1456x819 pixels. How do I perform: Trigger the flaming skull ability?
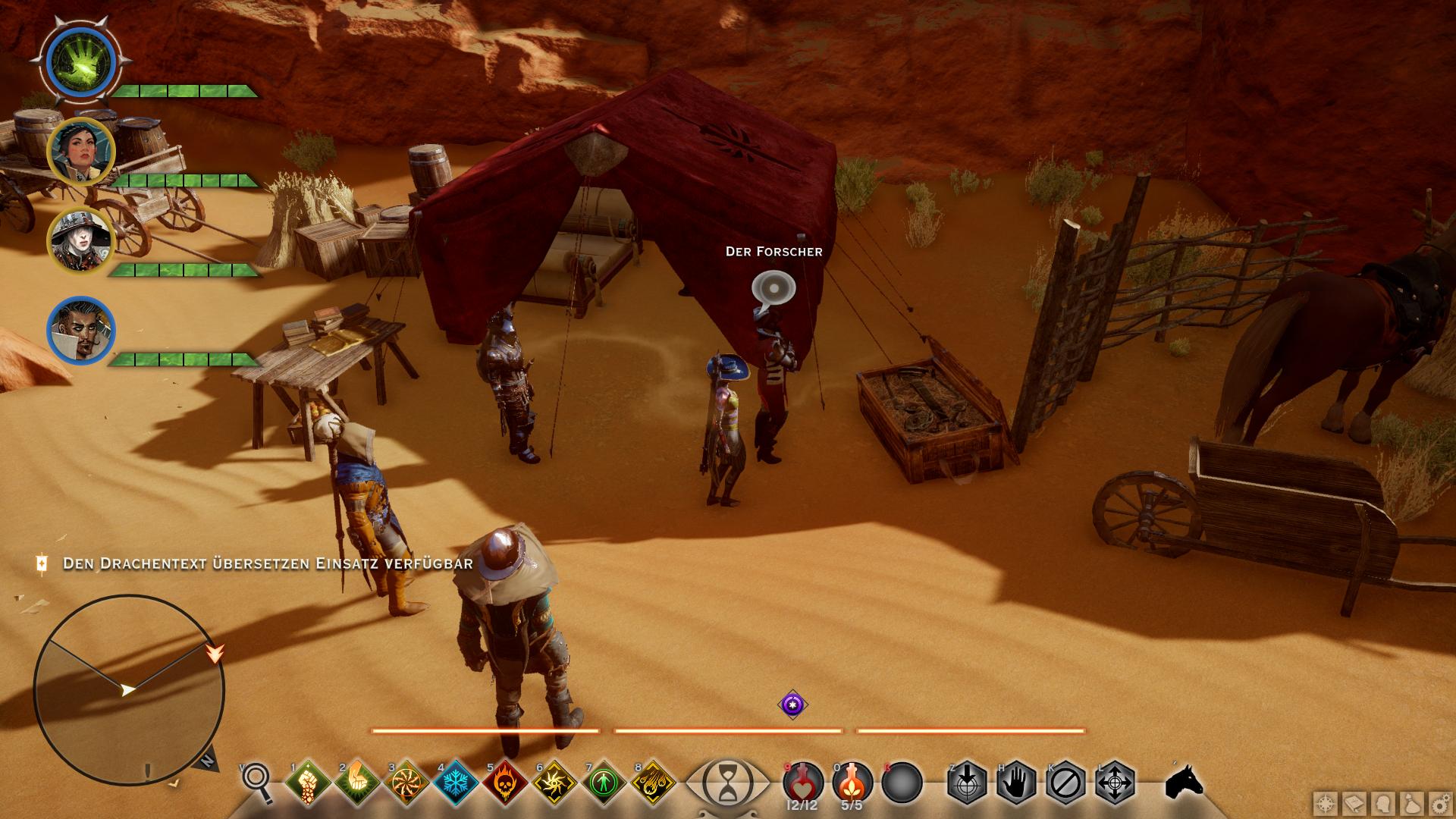[505, 781]
